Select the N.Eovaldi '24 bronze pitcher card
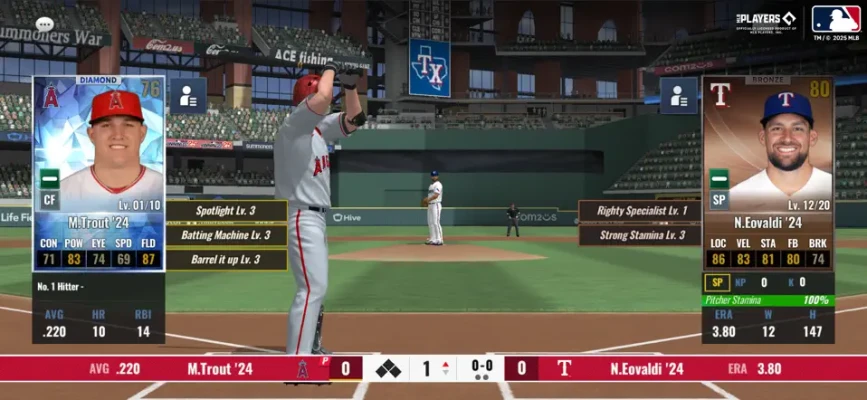The width and height of the screenshot is (867, 400). 767,172
